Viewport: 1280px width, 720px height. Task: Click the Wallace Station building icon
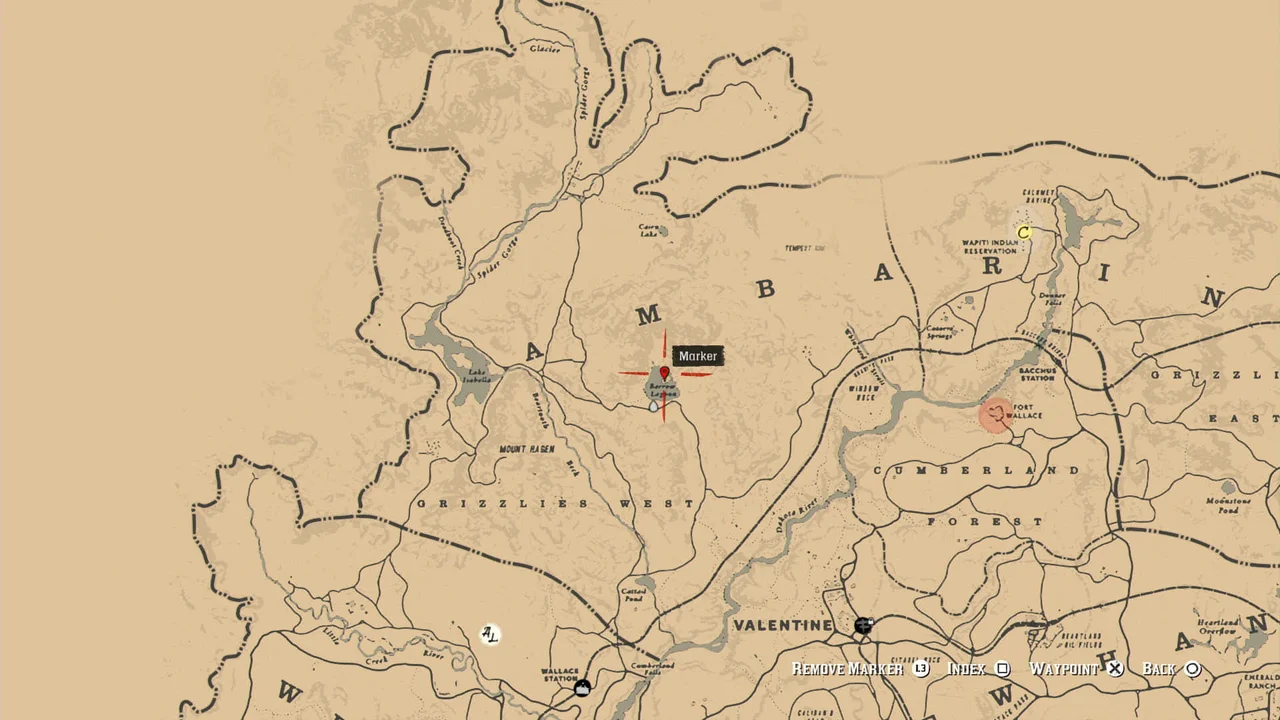(580, 687)
